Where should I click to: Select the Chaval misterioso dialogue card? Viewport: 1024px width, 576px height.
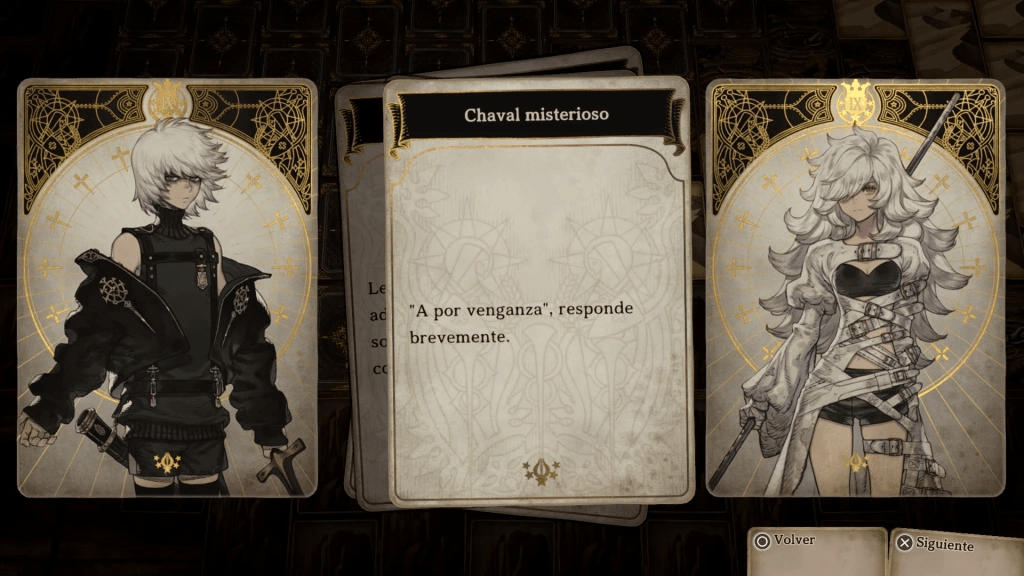click(x=538, y=290)
